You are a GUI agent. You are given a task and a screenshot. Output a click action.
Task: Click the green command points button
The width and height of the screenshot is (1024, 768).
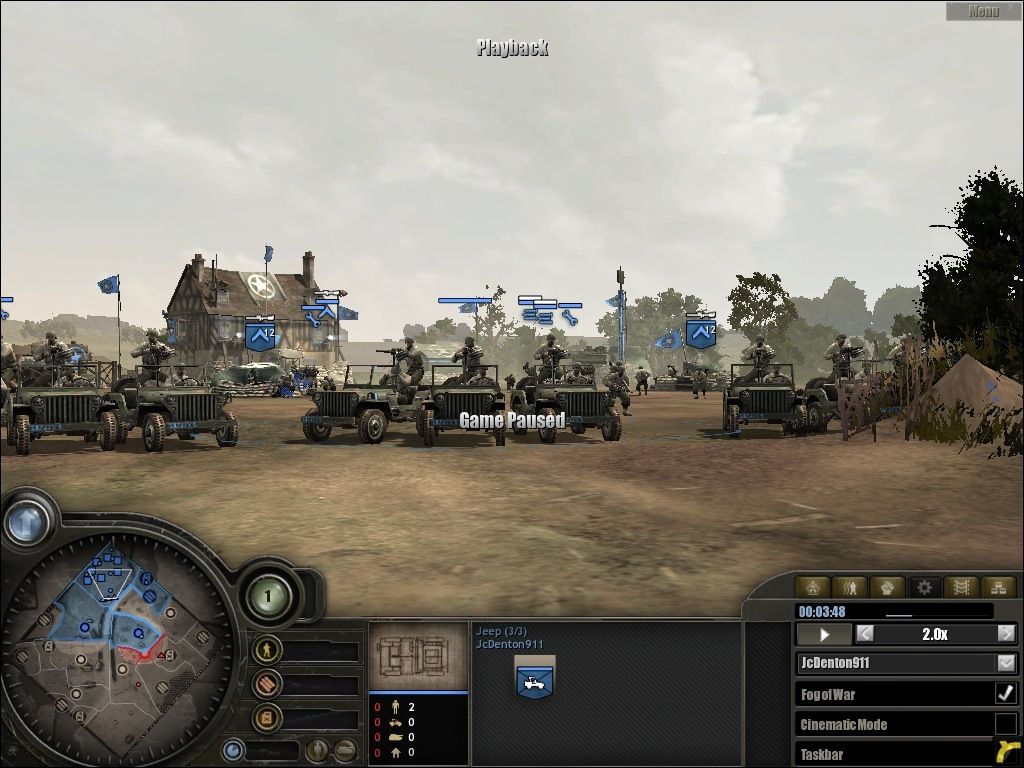[267, 597]
